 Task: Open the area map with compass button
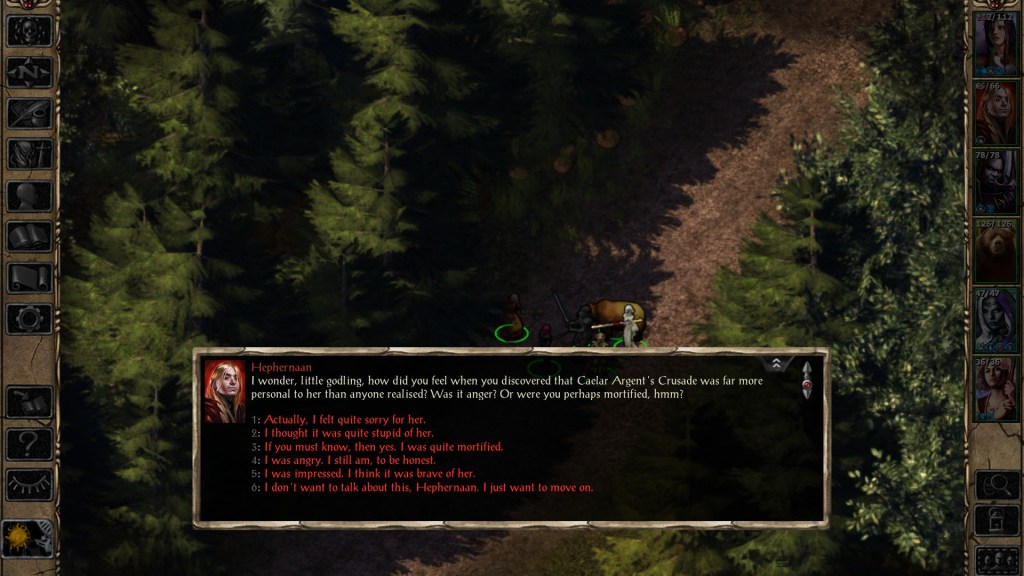(x=29, y=71)
